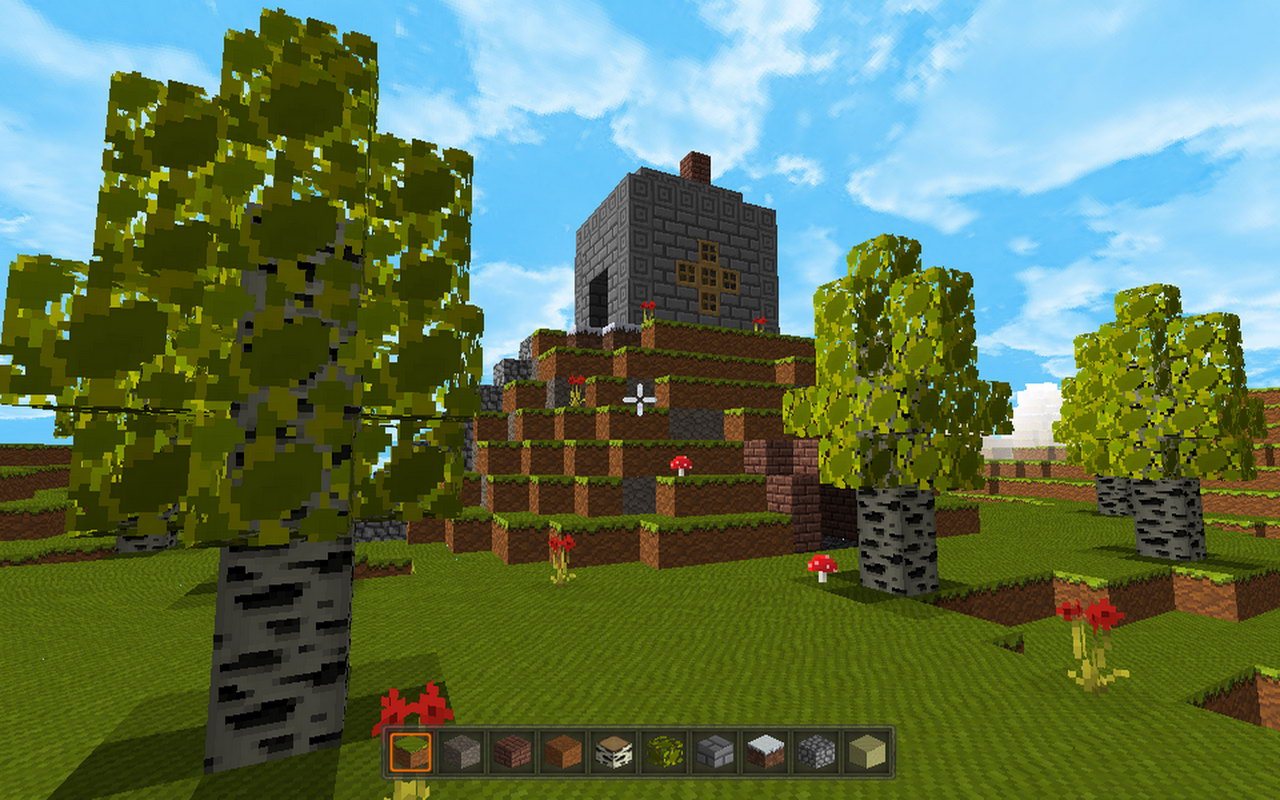Click the red mushroom on the hillside

pyautogui.click(x=683, y=462)
